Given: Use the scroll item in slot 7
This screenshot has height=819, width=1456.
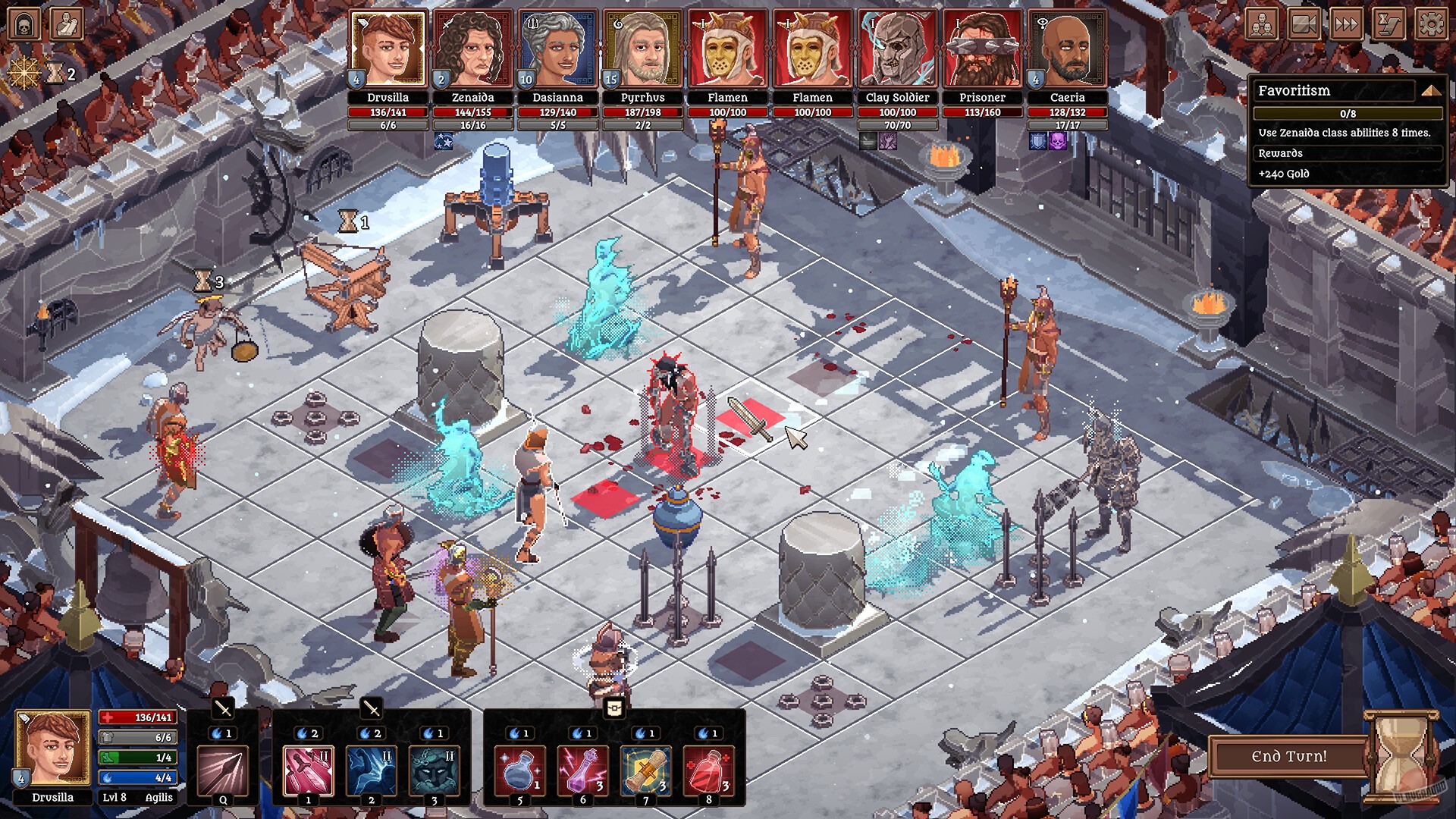Looking at the screenshot, I should 645,770.
